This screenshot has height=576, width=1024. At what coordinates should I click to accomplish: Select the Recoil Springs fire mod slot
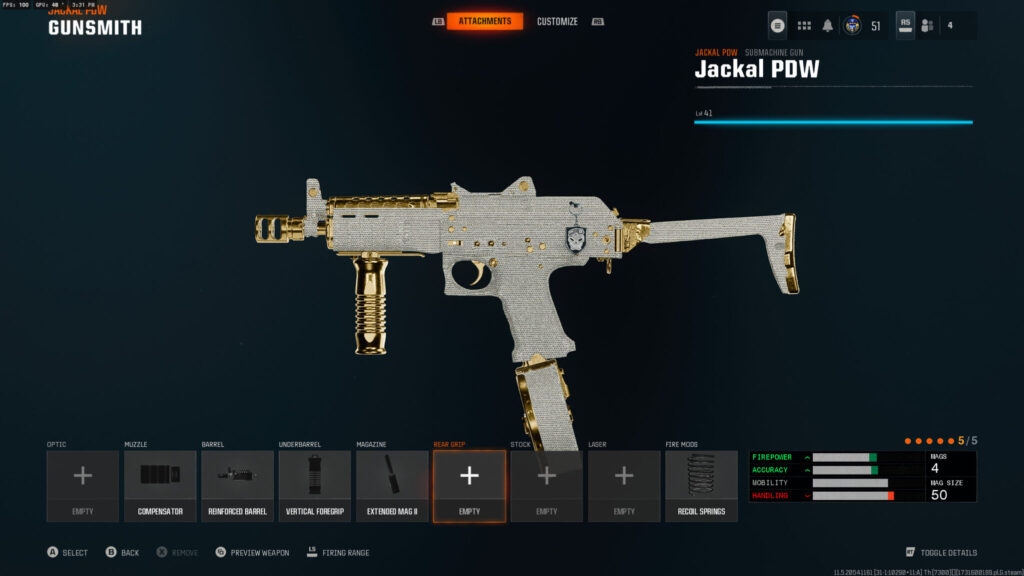click(702, 485)
